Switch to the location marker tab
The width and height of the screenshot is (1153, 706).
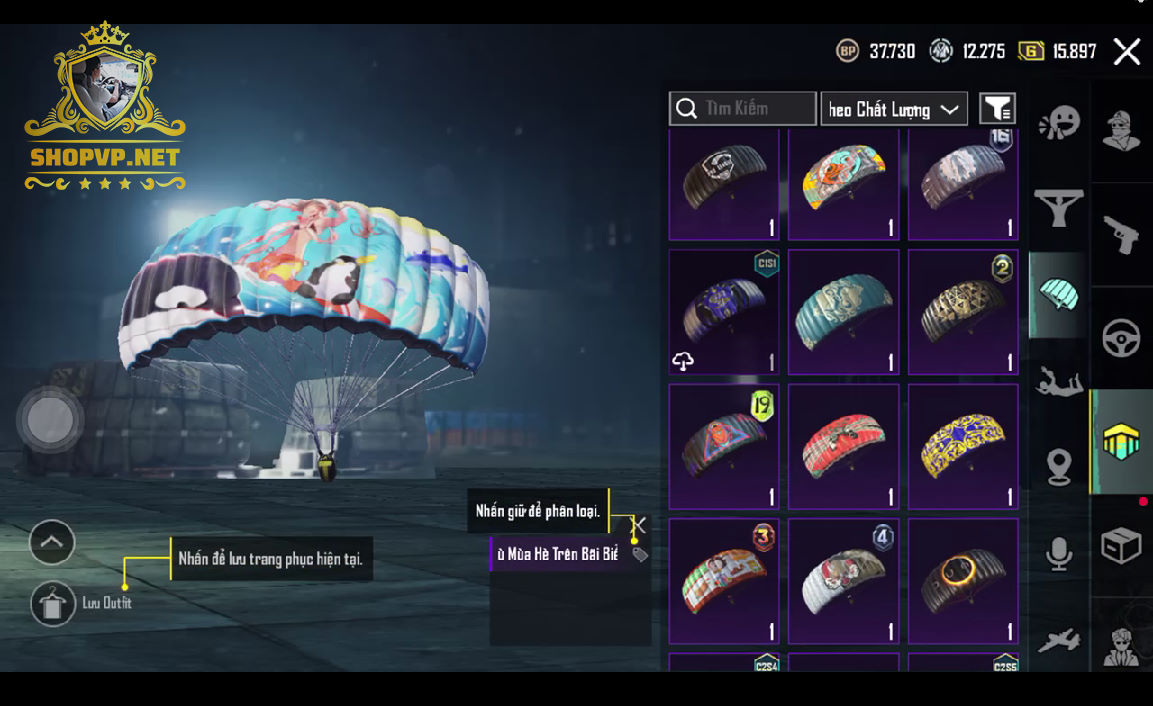tap(1059, 466)
